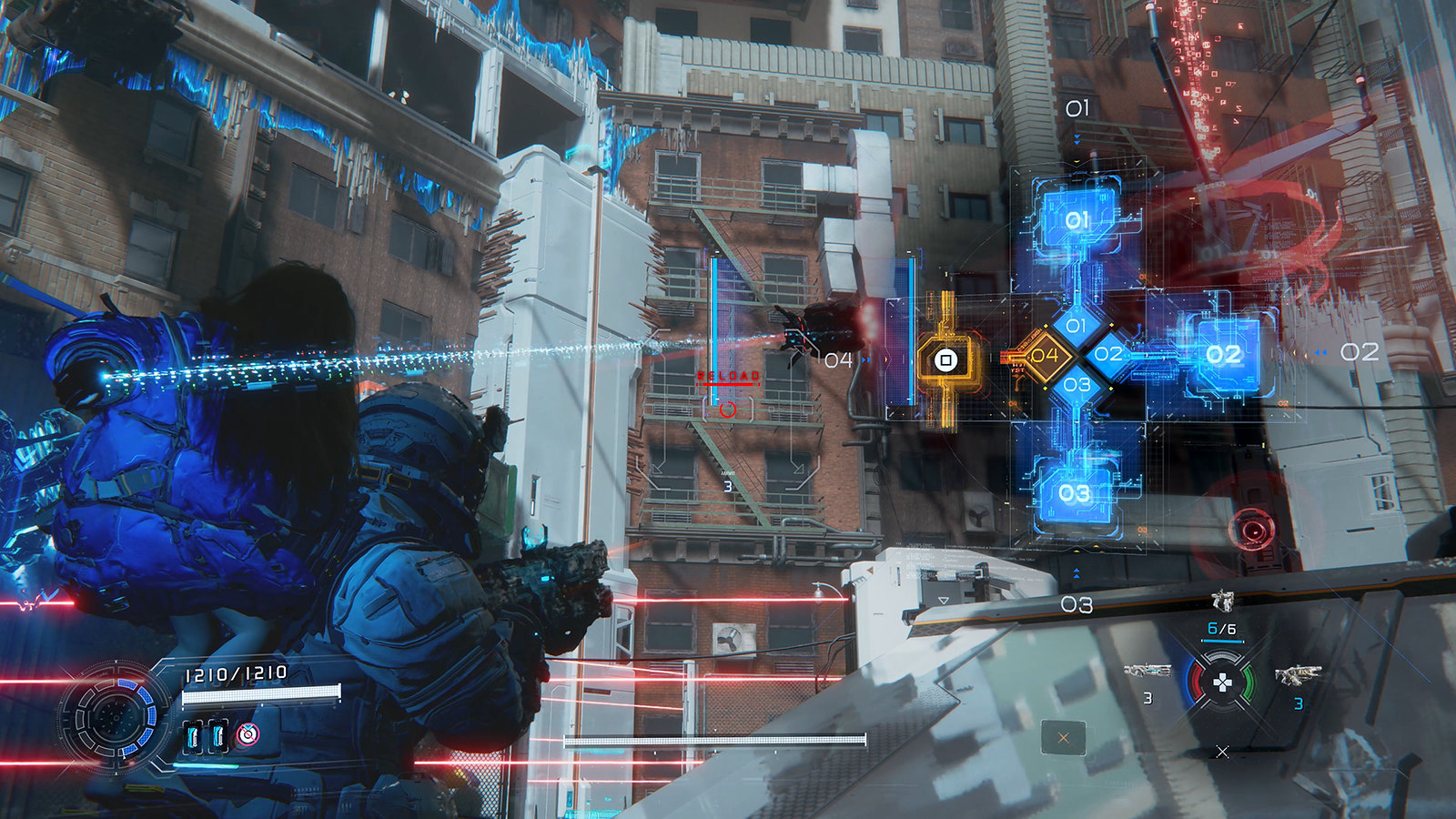Select the large blue 03 circuit node

point(1074,493)
